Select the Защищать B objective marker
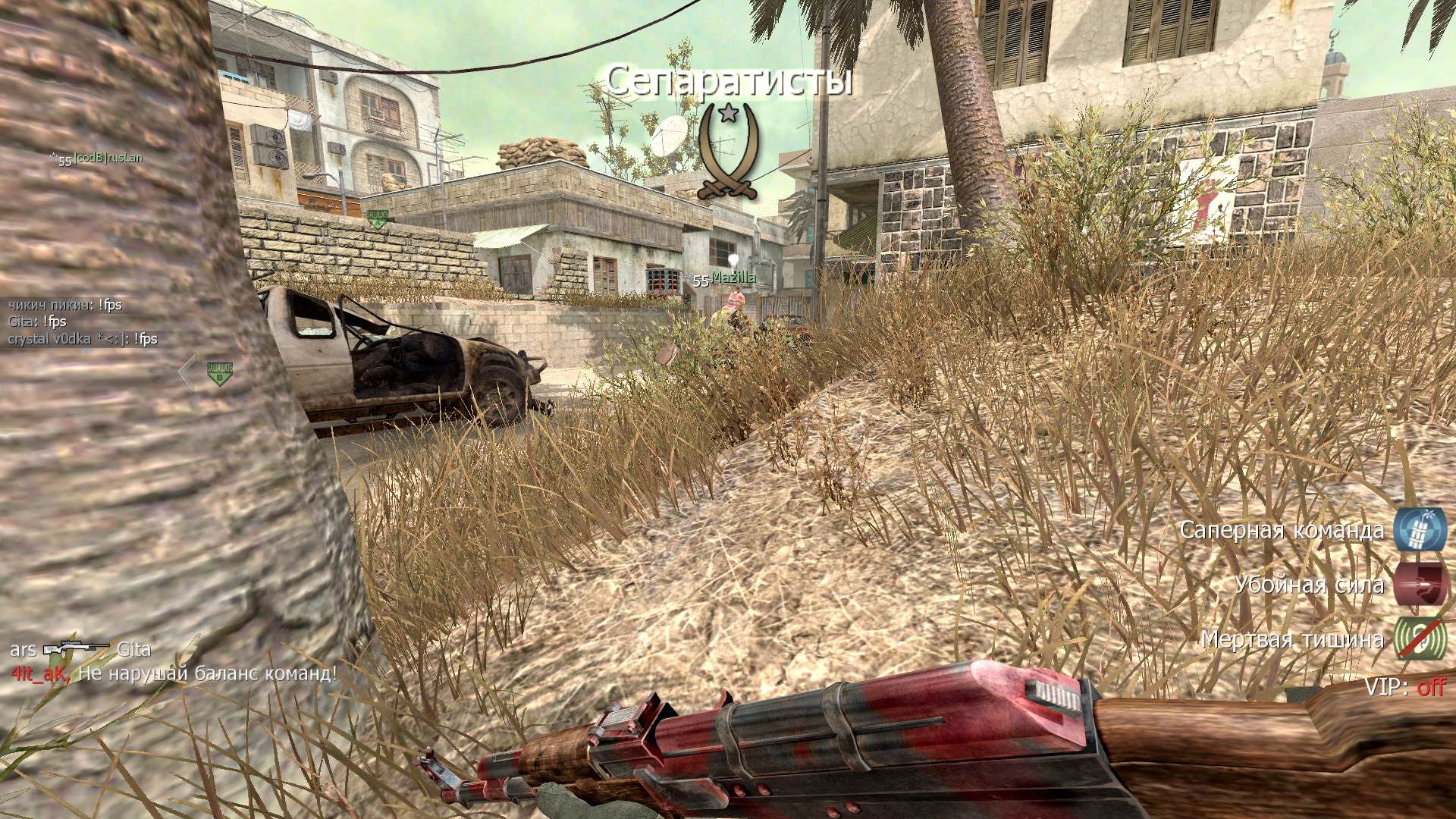This screenshot has width=1456, height=819. tap(220, 373)
